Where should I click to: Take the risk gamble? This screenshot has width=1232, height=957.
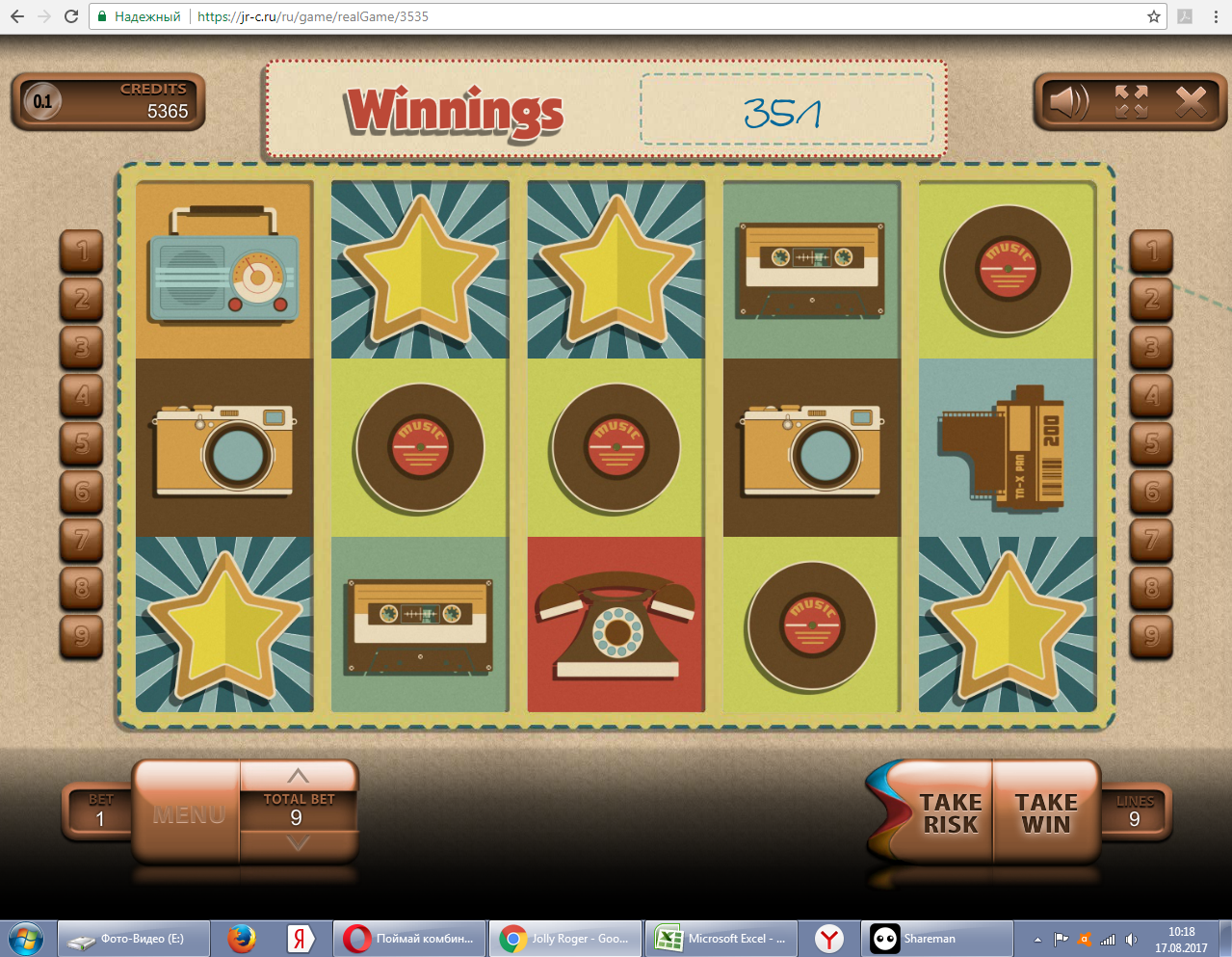[949, 812]
